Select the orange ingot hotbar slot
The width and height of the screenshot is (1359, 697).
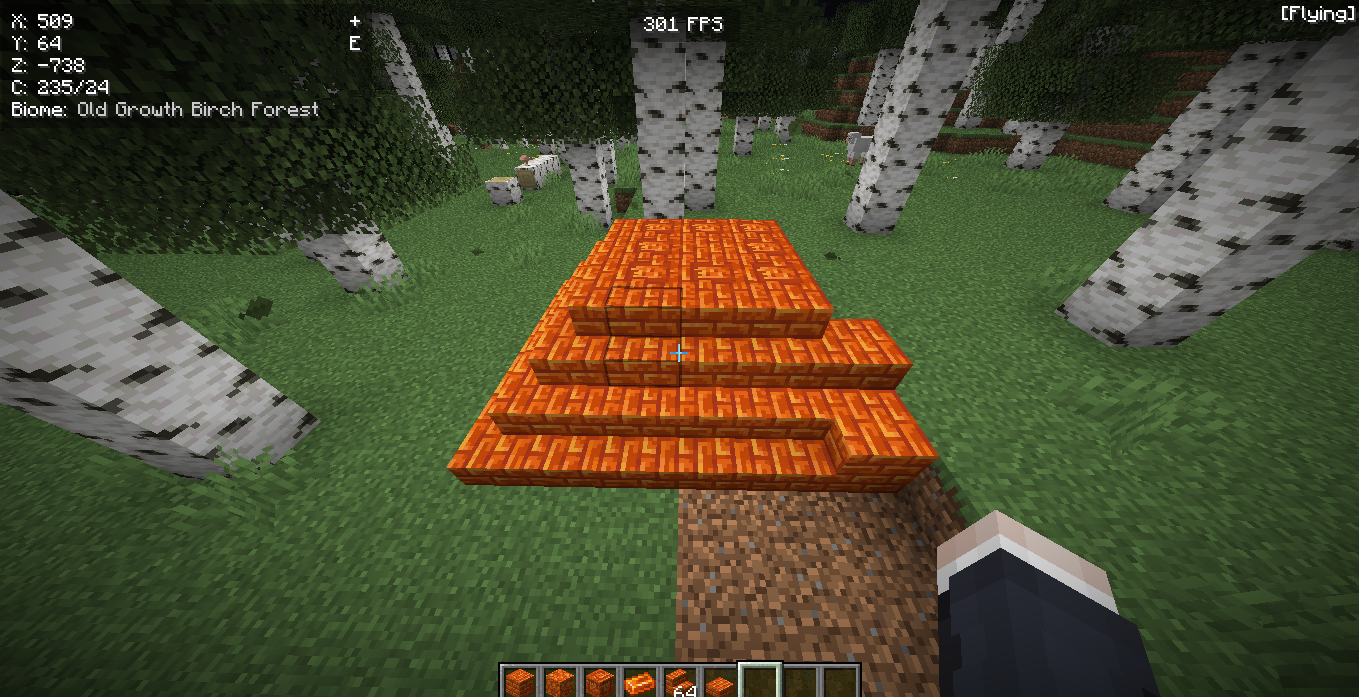(x=639, y=684)
